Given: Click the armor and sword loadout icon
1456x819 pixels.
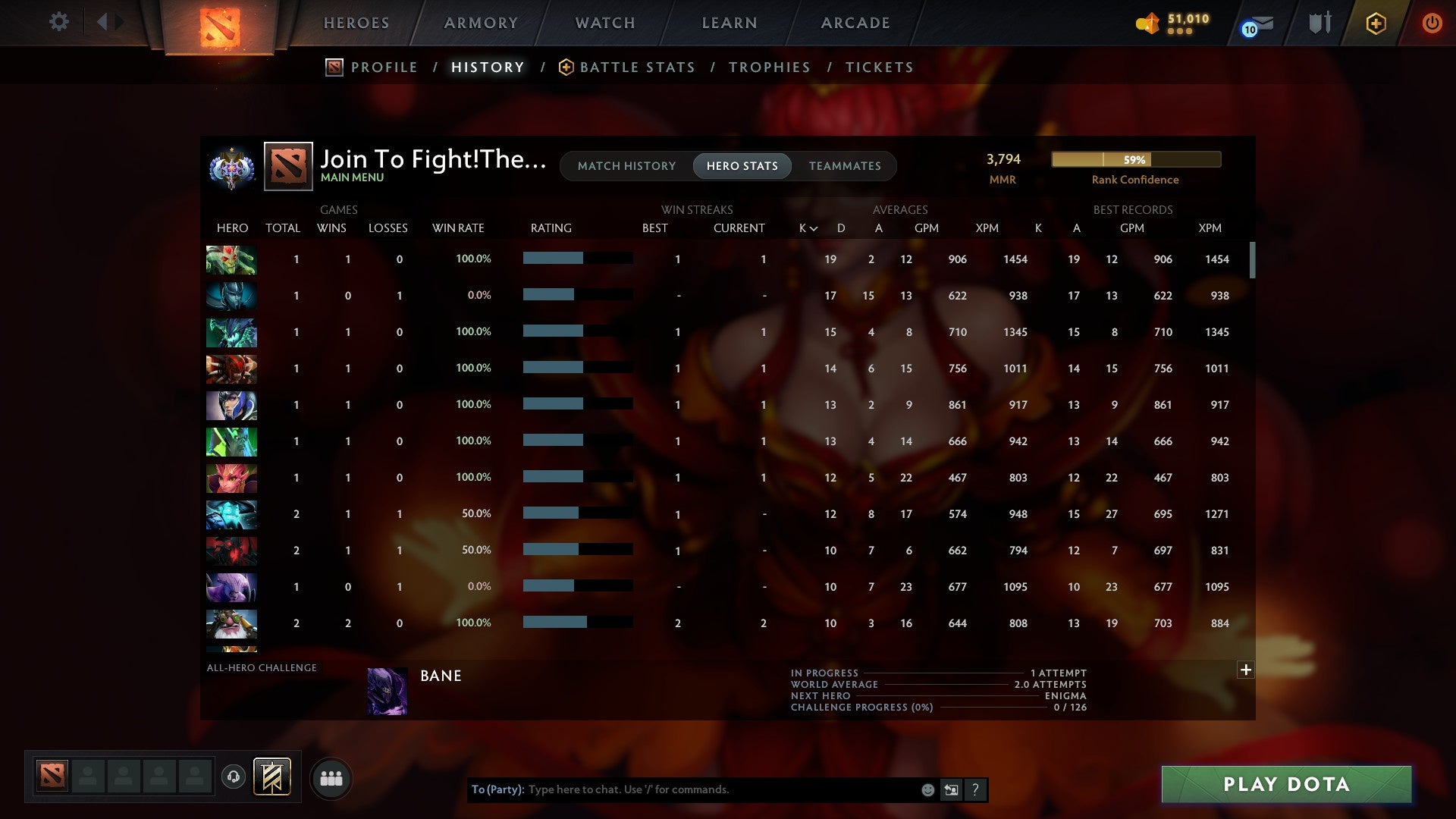Looking at the screenshot, I should [x=1319, y=23].
